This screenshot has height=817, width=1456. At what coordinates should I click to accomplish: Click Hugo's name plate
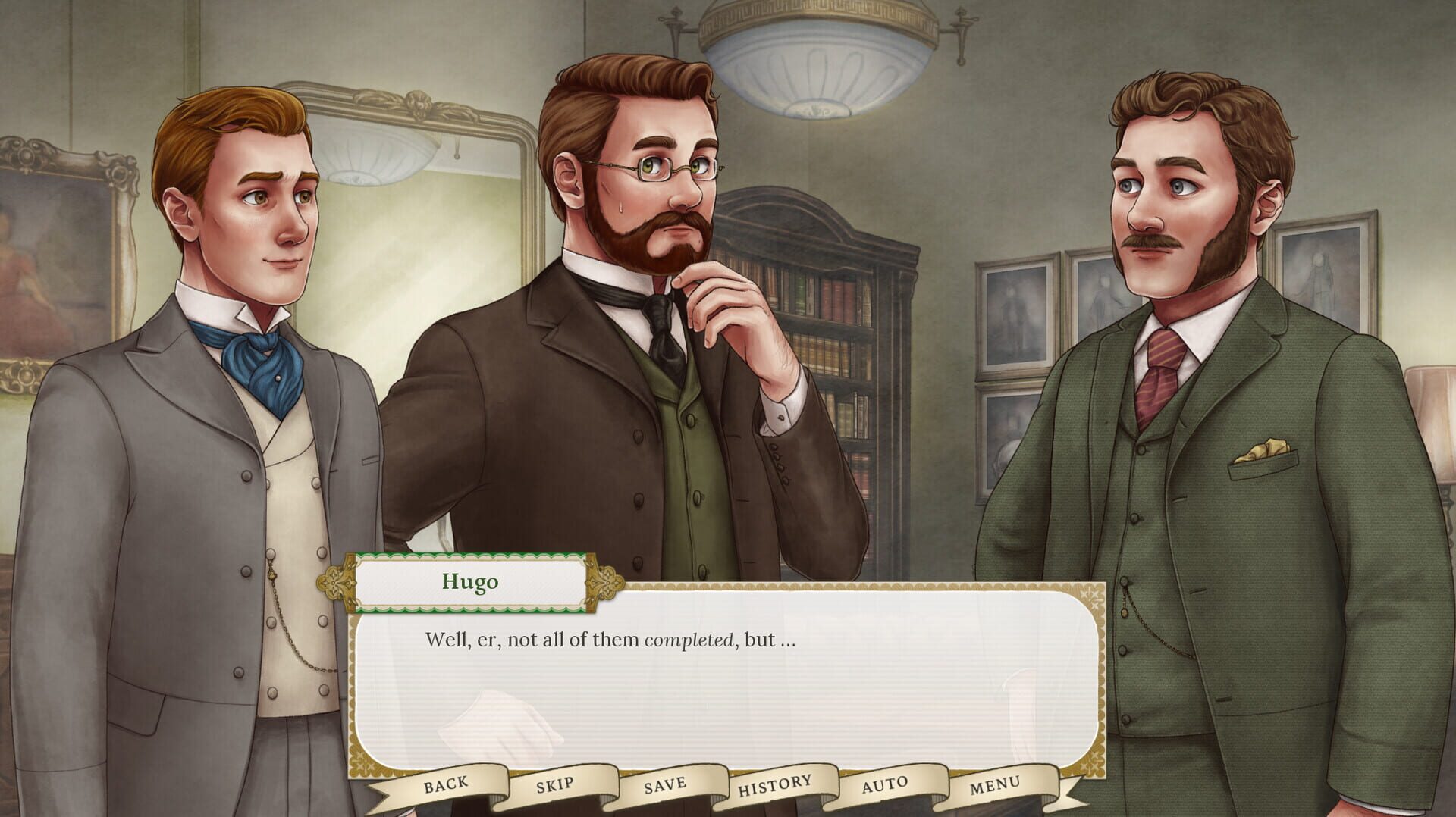click(x=471, y=582)
